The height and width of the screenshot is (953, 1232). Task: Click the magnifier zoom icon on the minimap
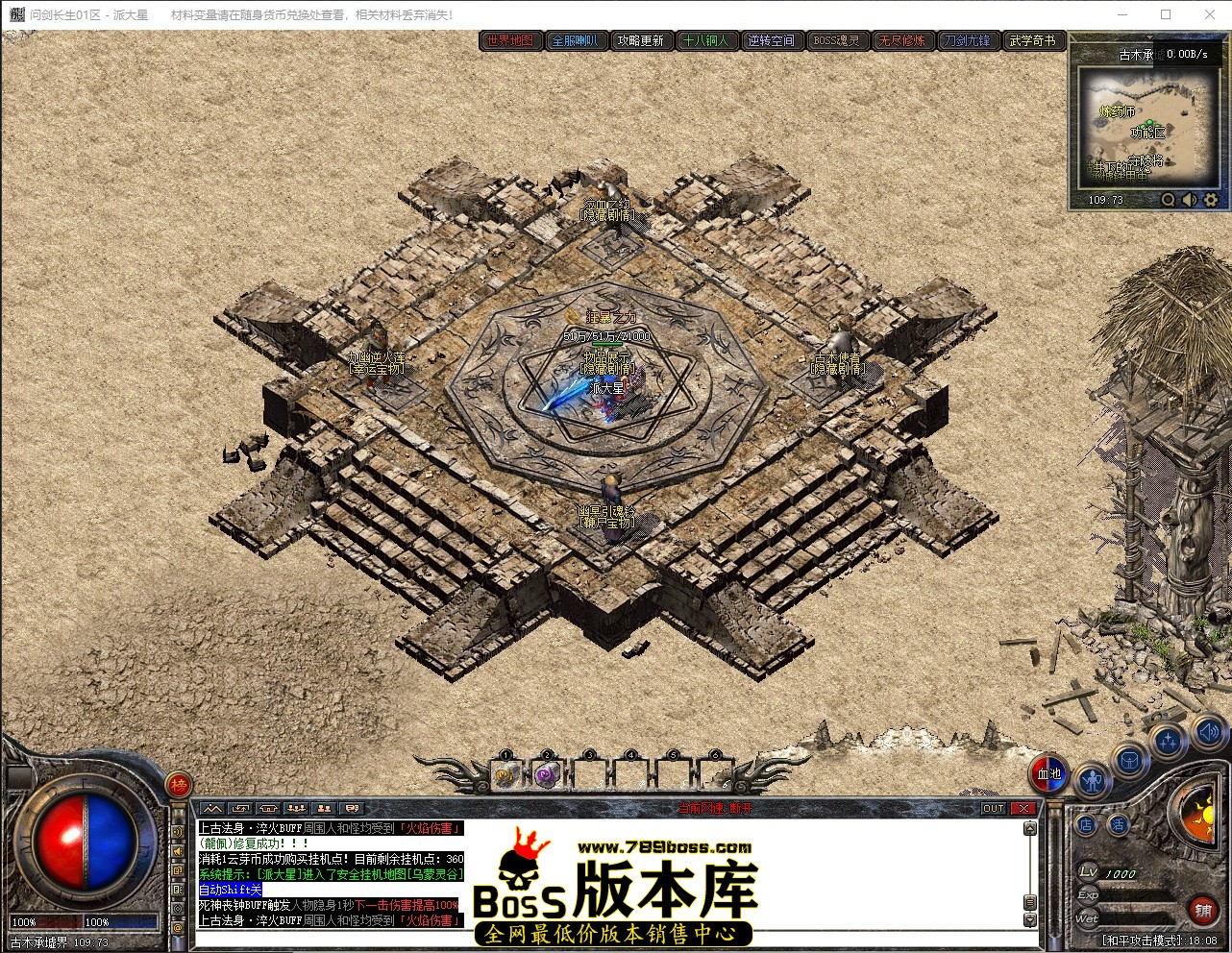point(1168,200)
